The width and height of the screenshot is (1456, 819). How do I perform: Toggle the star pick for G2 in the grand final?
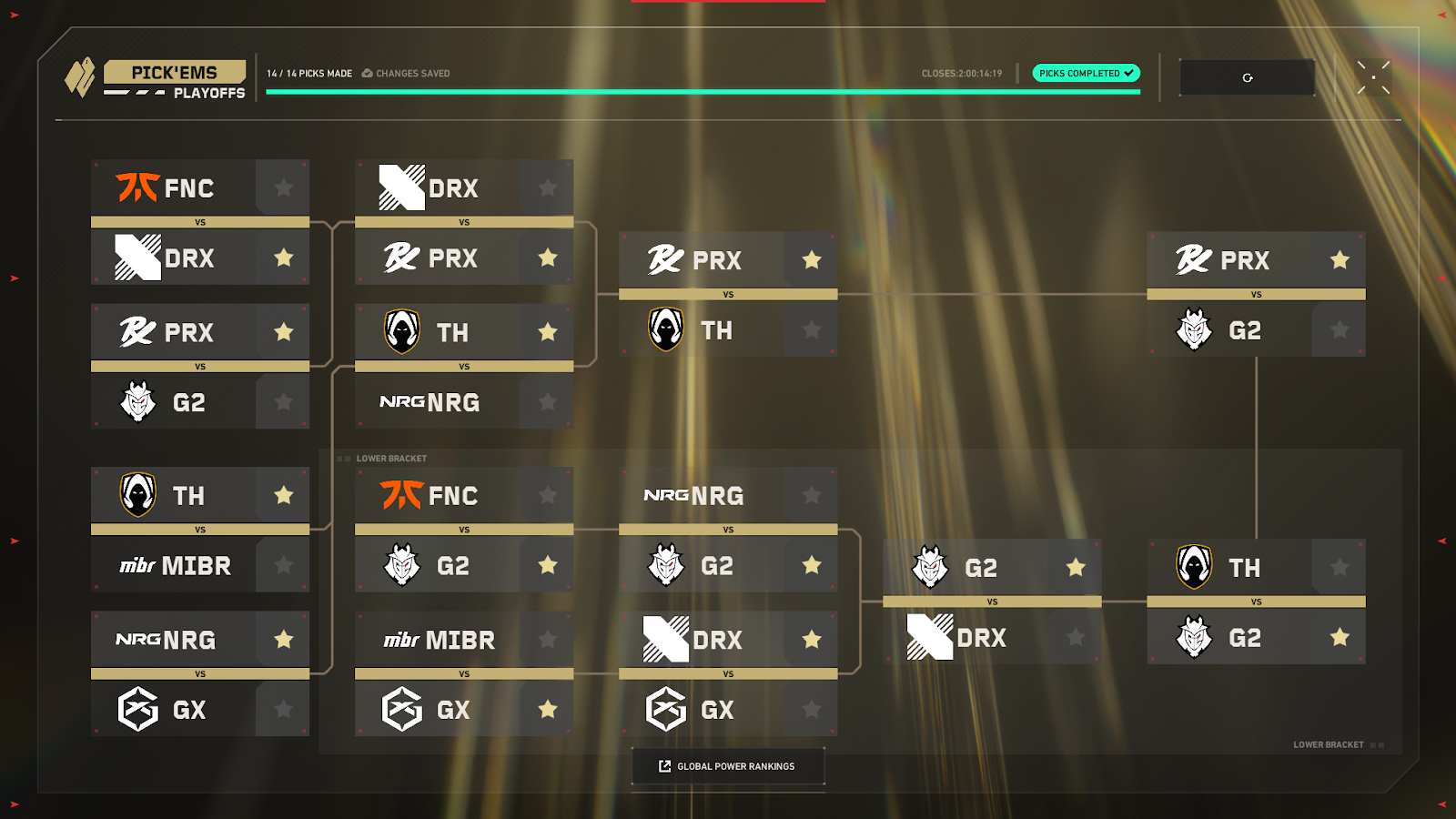click(1339, 329)
